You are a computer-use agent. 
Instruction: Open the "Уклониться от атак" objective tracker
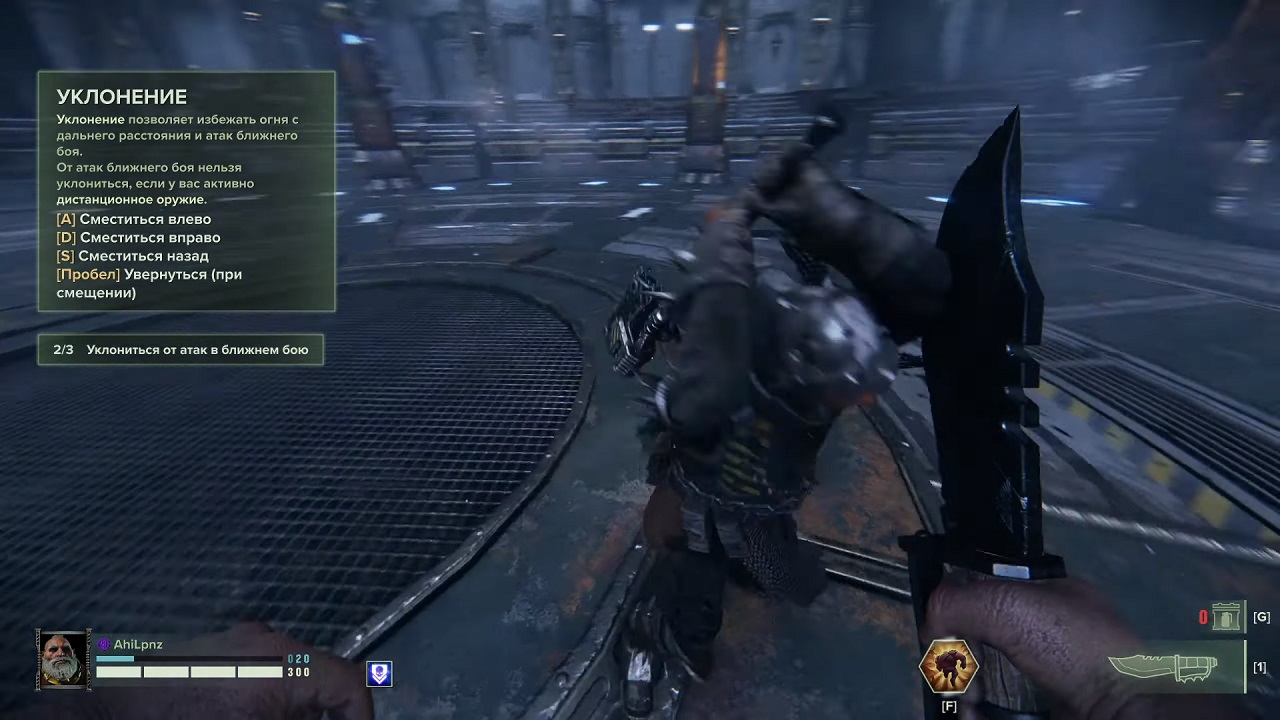181,350
